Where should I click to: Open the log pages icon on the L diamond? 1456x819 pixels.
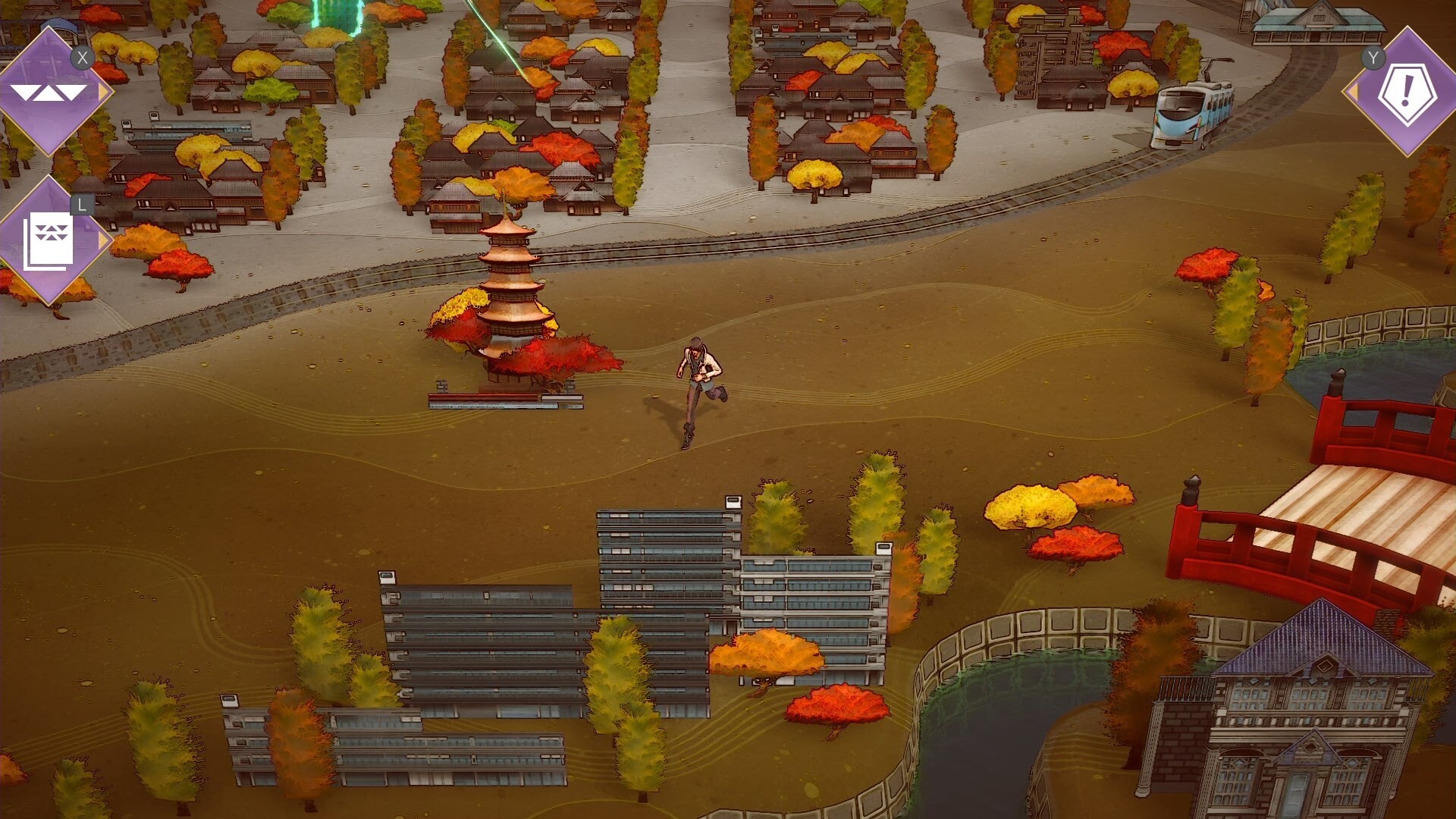pyautogui.click(x=47, y=239)
